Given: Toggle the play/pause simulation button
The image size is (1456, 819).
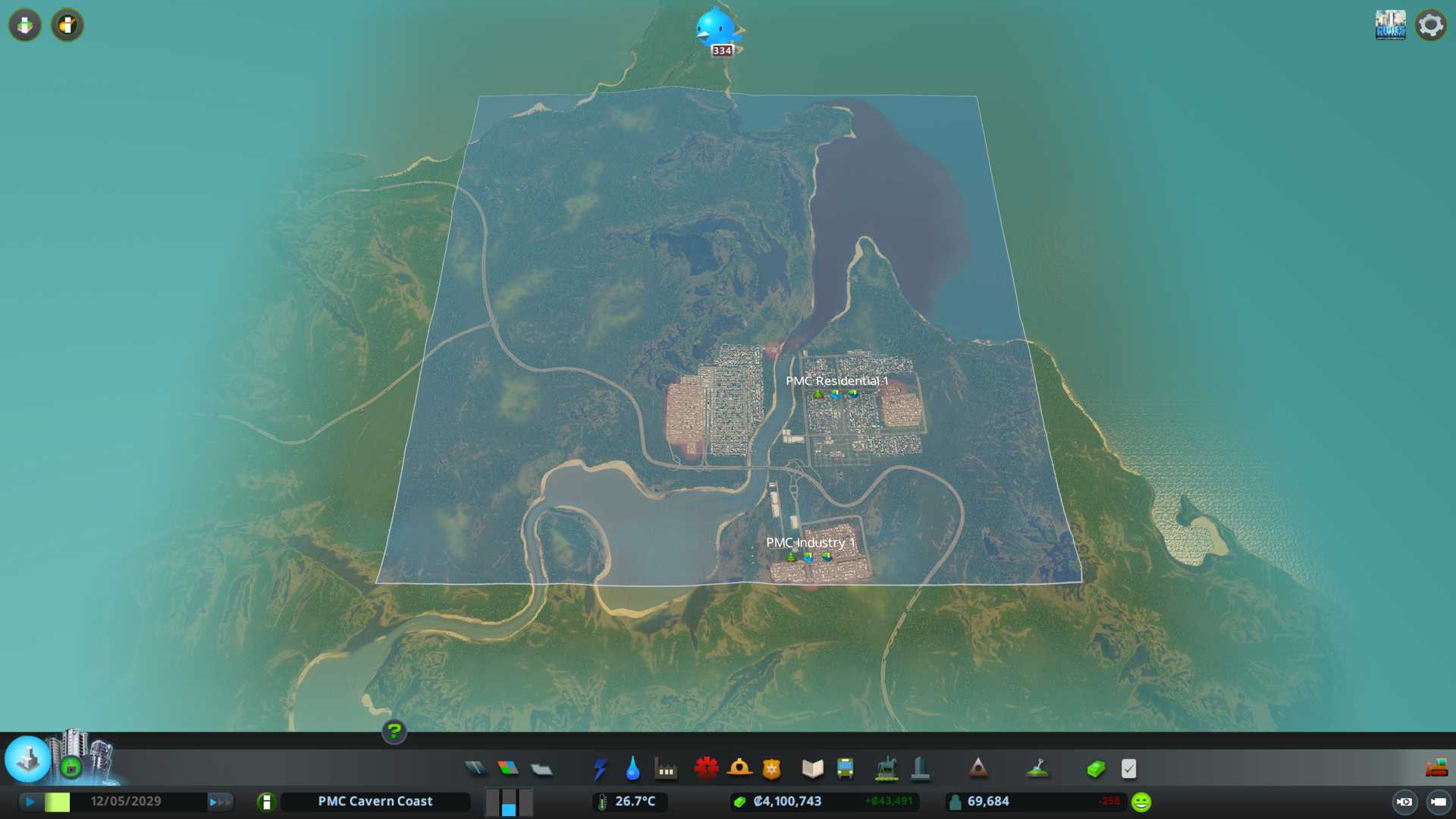Looking at the screenshot, I should tap(30, 802).
